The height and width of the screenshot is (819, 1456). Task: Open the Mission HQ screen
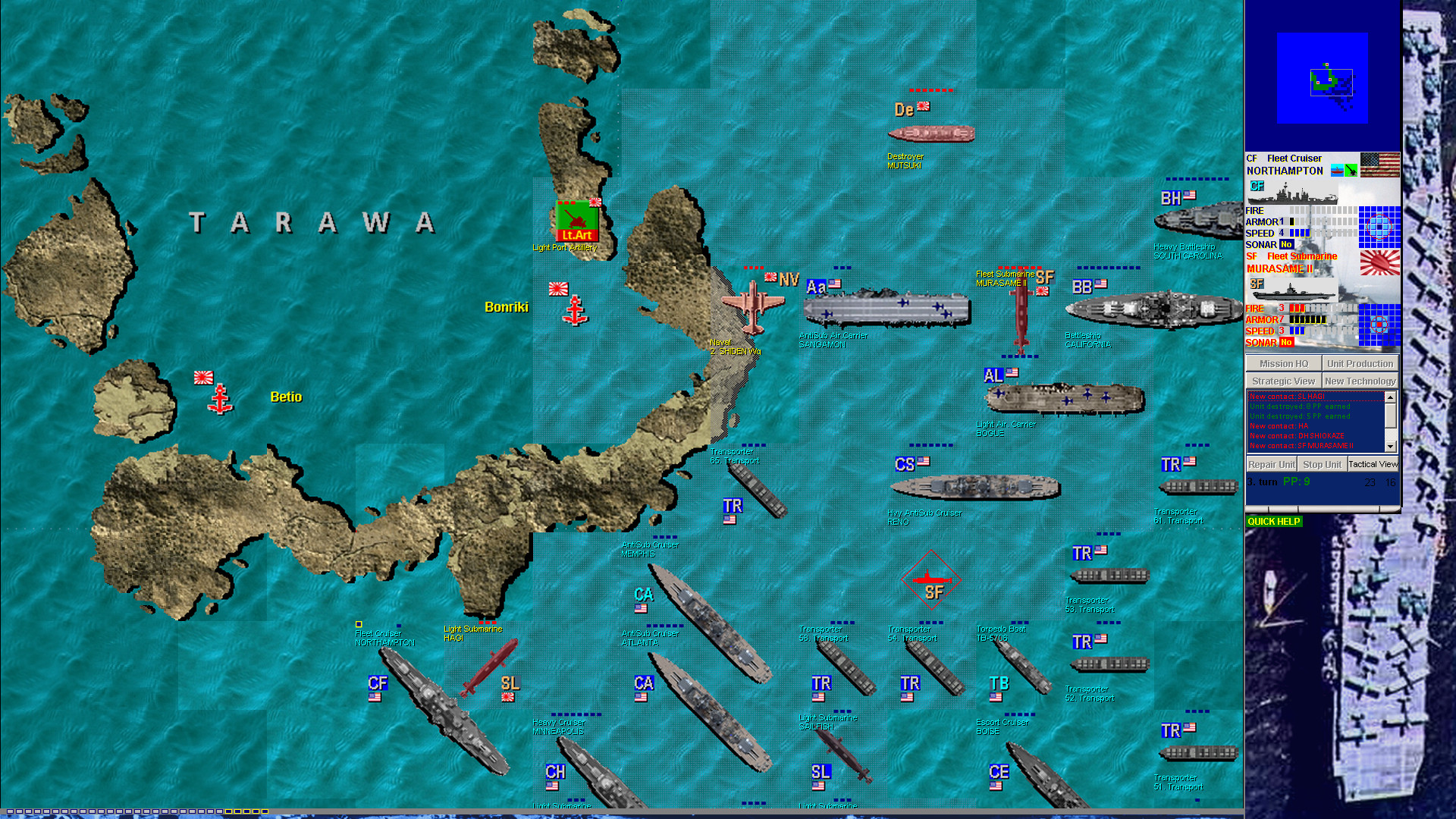point(1282,363)
